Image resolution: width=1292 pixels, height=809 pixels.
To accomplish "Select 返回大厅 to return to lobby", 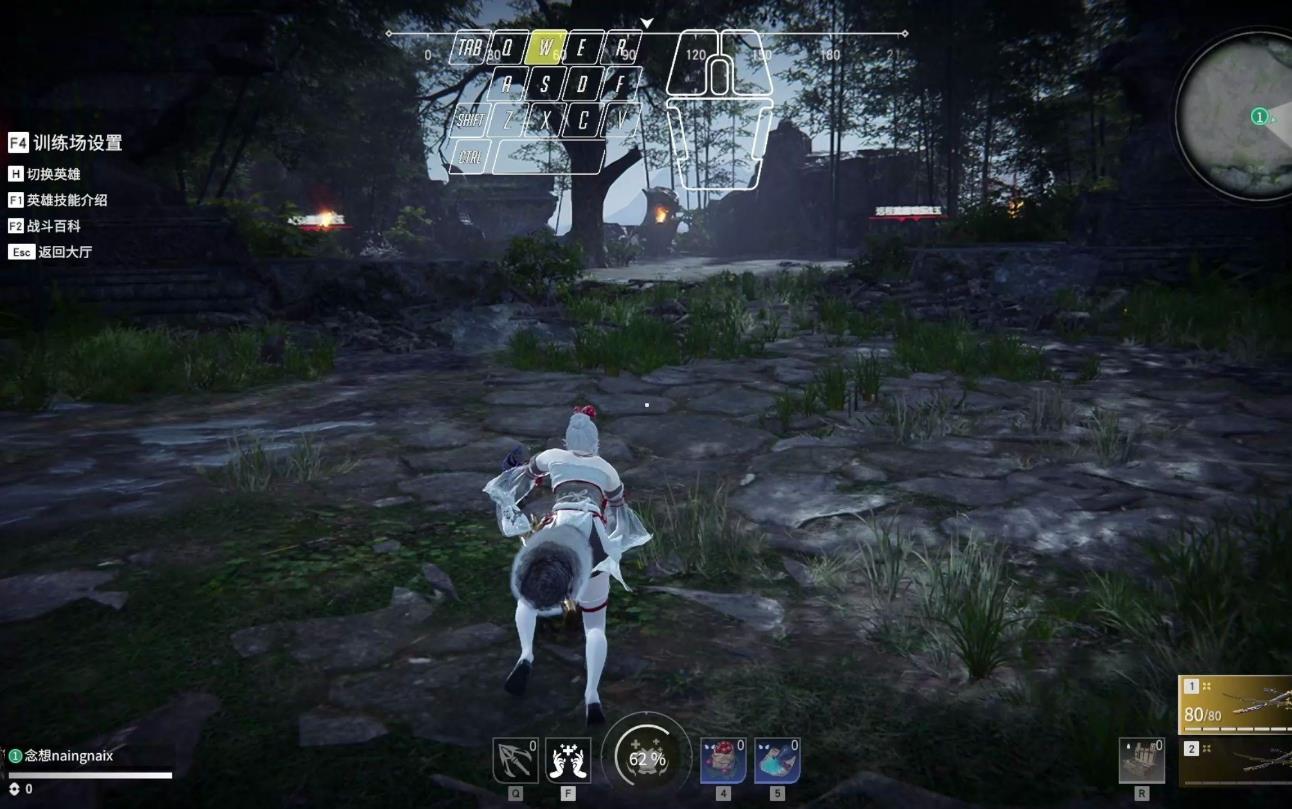I will click(x=51, y=252).
